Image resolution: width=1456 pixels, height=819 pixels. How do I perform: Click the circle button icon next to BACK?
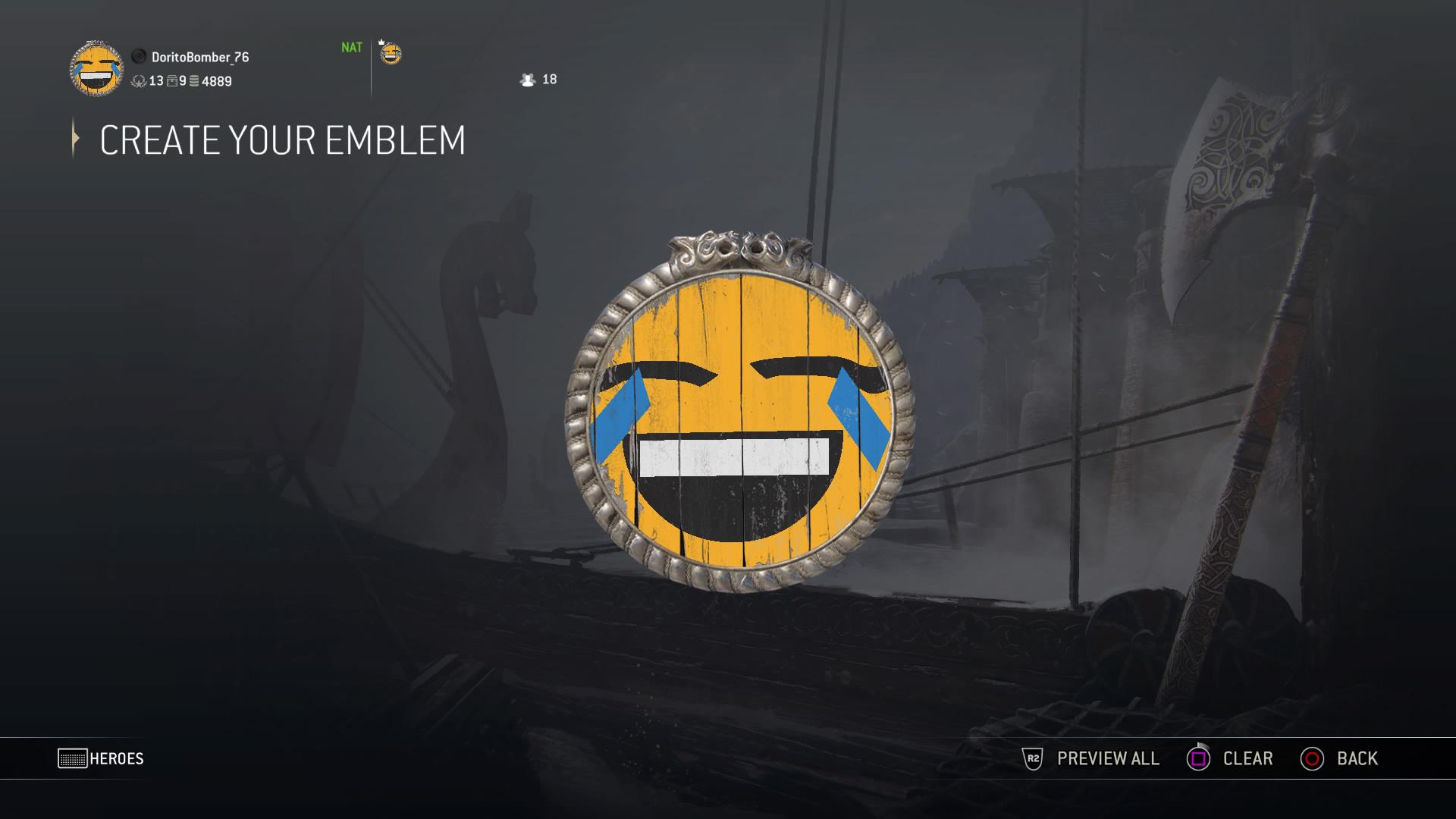(x=1313, y=758)
